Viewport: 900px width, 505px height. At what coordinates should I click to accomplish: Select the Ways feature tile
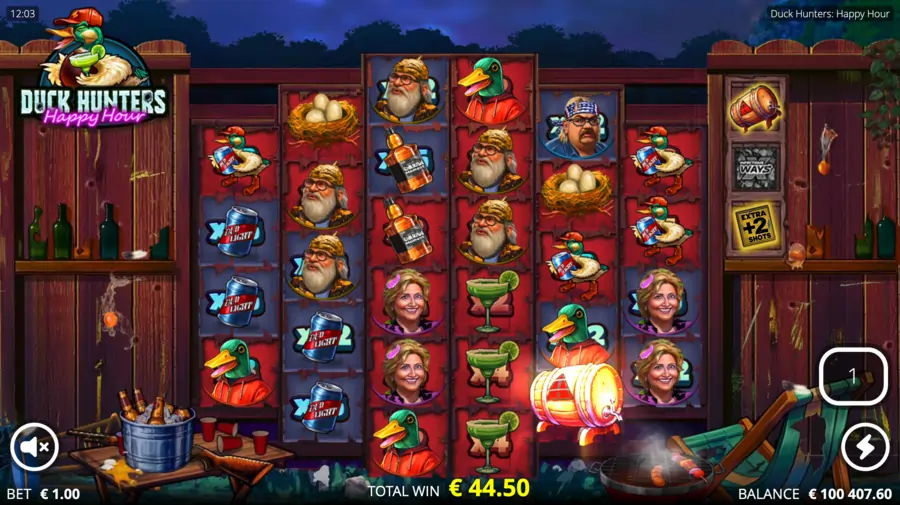756,166
